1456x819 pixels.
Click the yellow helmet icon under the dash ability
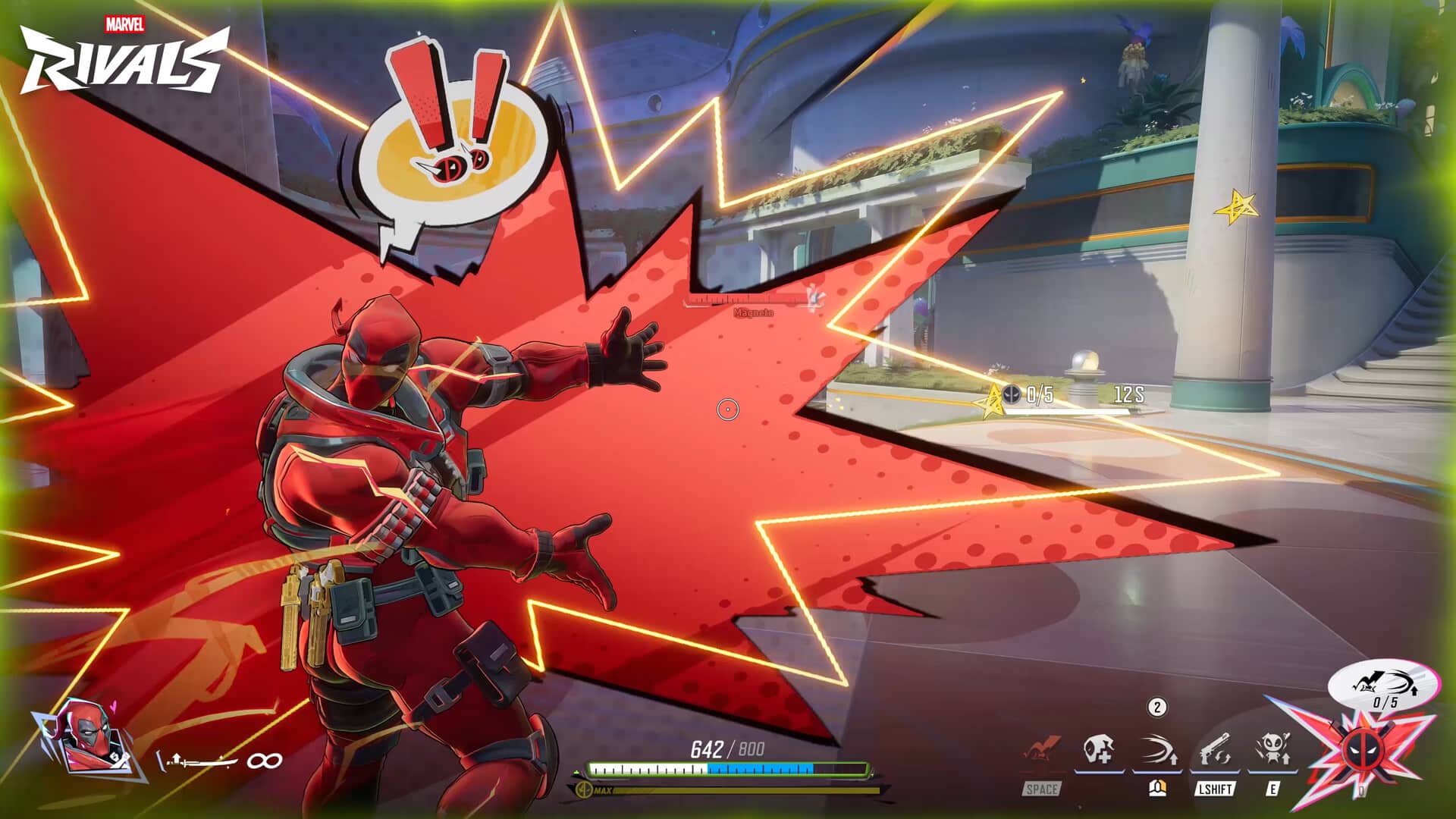(1157, 789)
